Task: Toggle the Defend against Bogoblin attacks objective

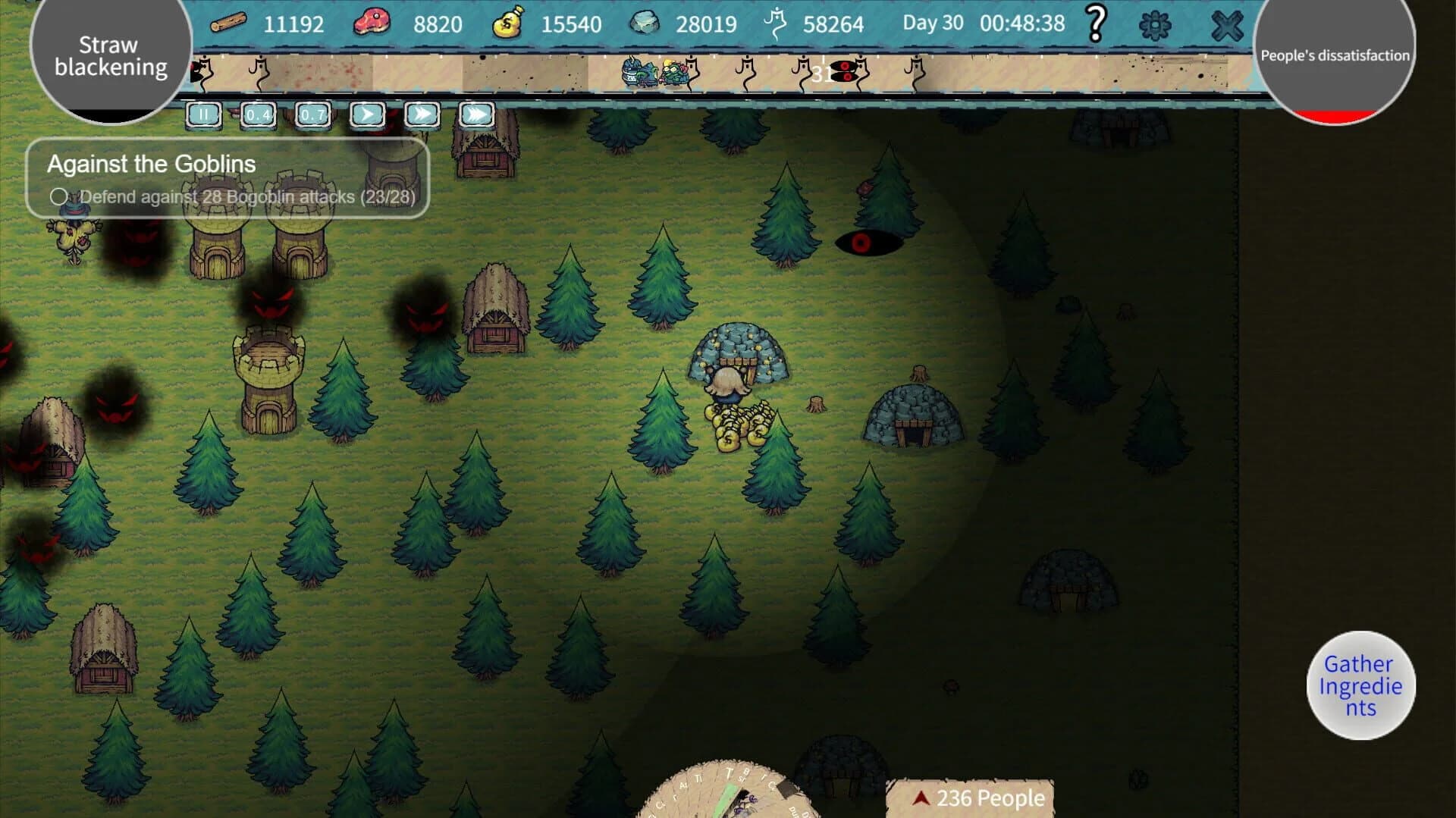Action: click(58, 197)
